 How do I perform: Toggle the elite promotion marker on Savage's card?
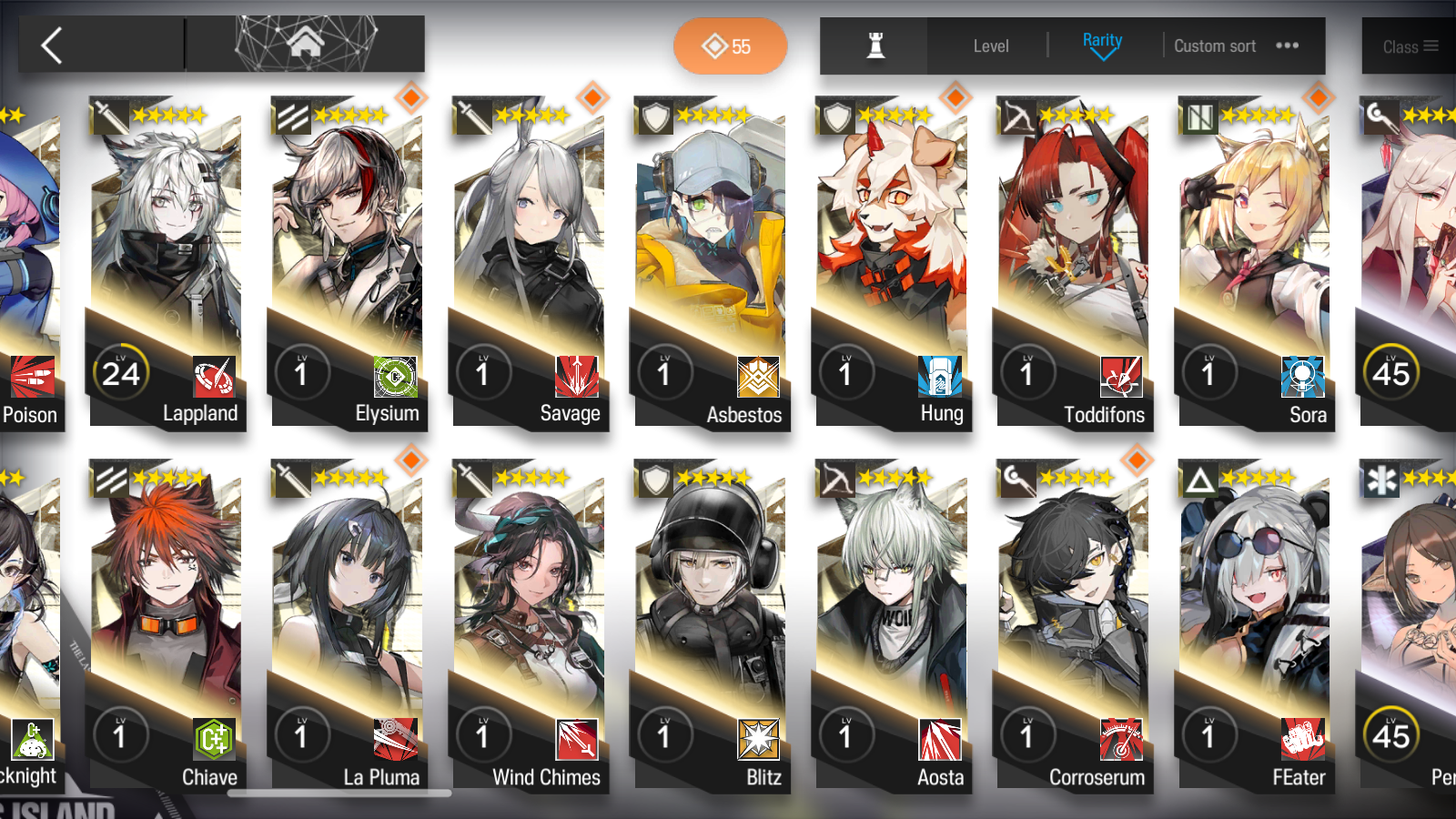[x=591, y=96]
